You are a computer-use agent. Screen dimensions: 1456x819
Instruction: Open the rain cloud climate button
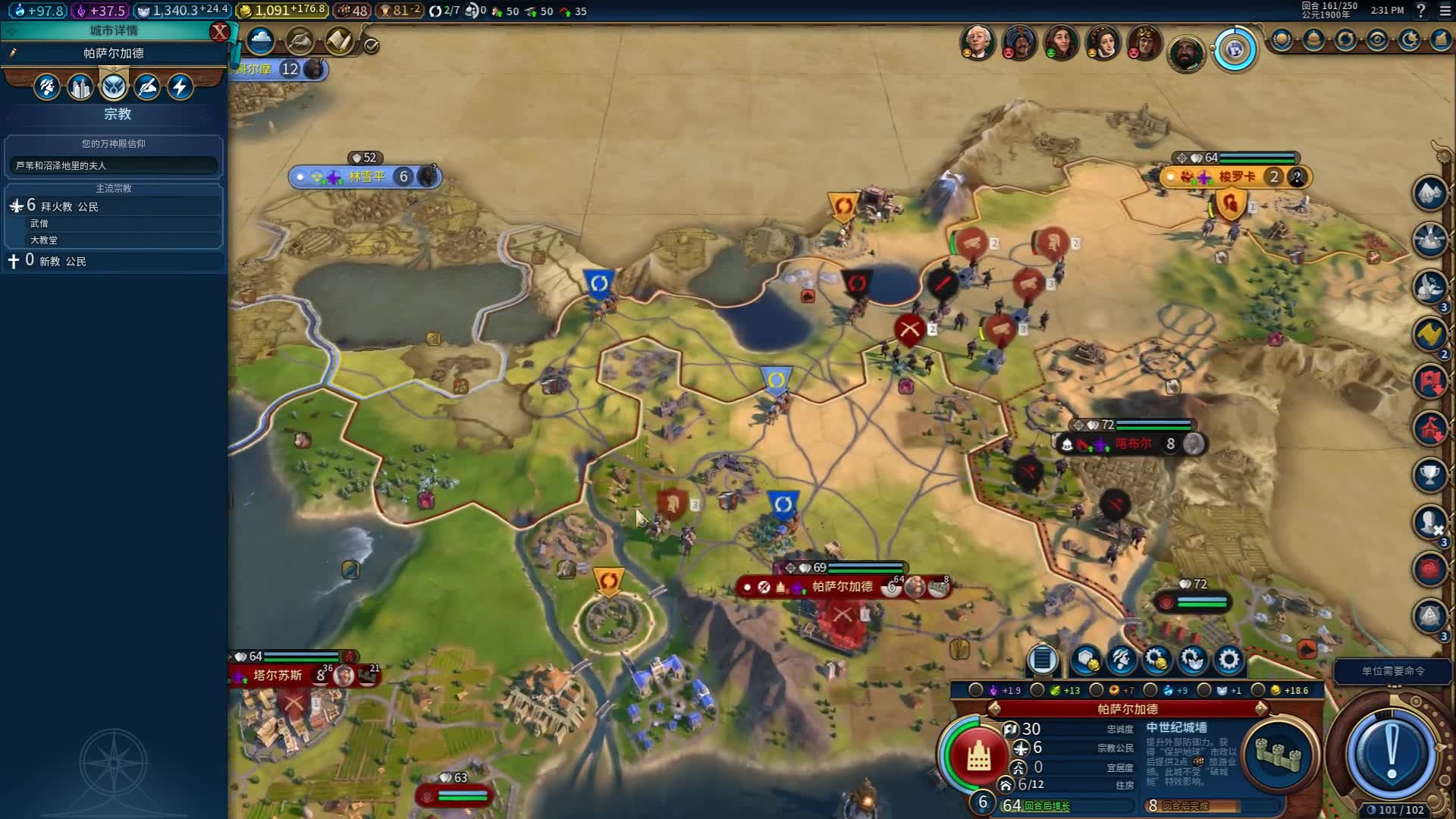[x=260, y=41]
